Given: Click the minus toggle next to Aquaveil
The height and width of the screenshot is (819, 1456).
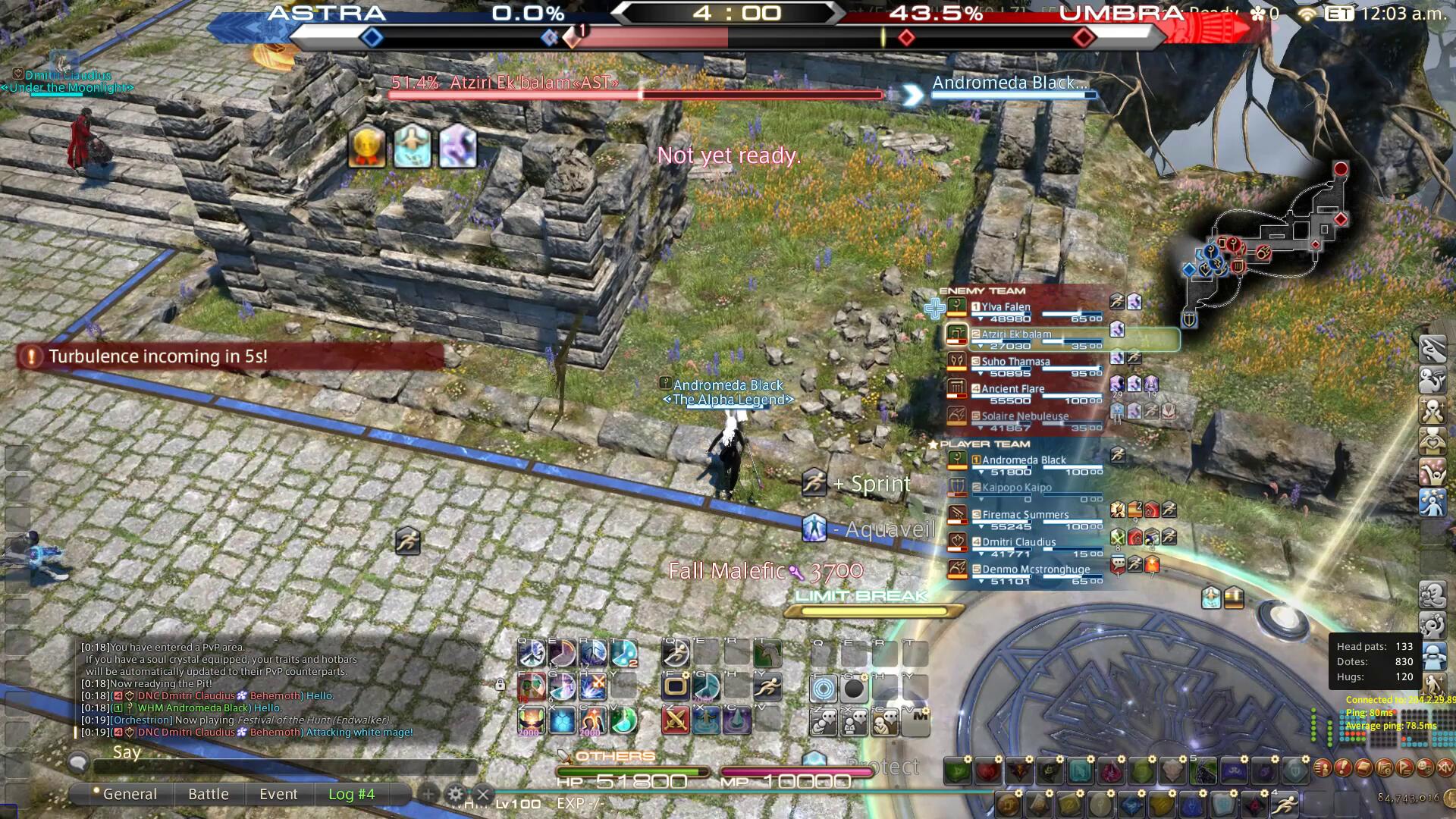Looking at the screenshot, I should click(x=838, y=529).
